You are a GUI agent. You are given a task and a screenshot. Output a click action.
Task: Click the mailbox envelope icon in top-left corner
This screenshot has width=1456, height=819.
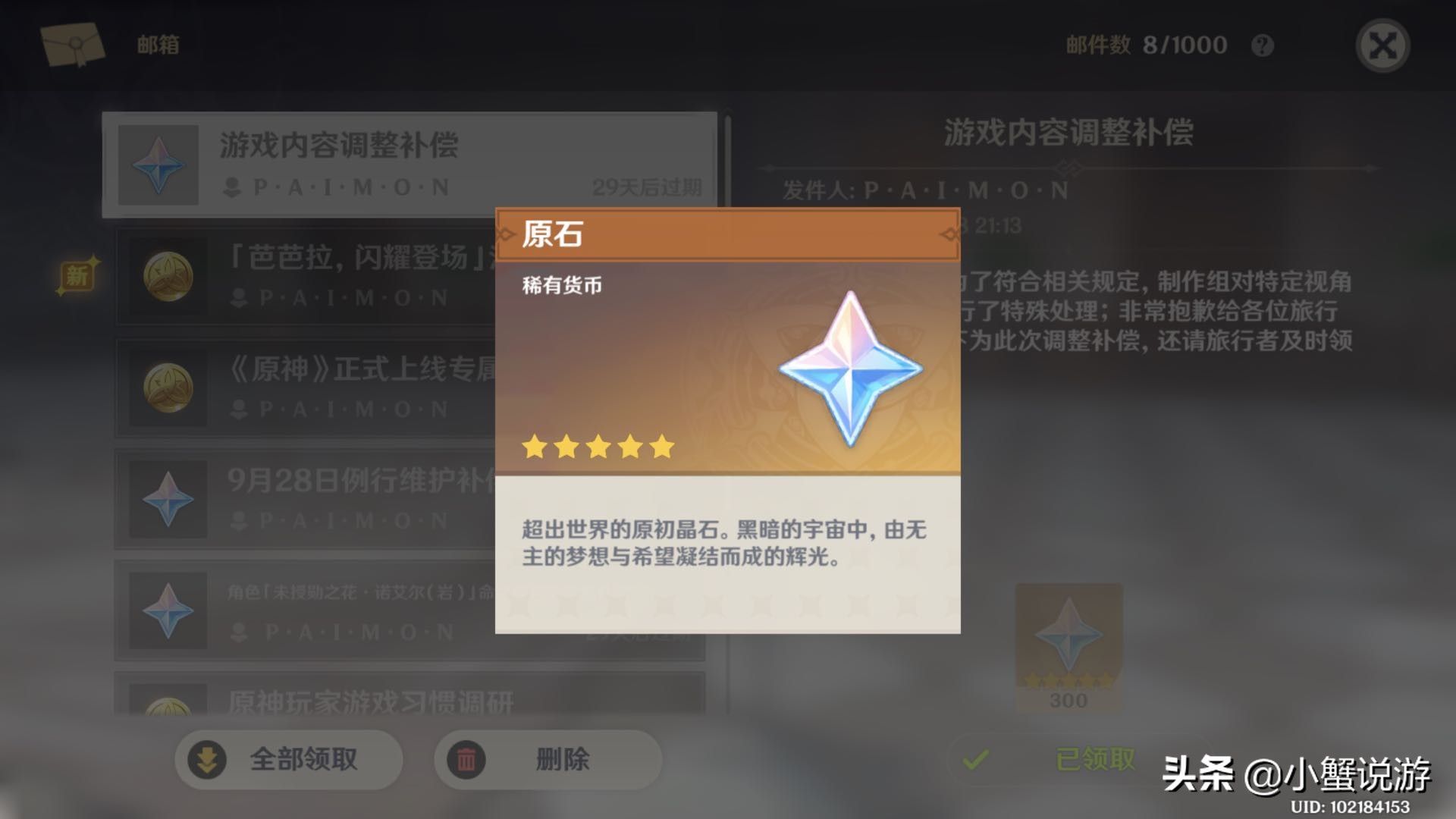(x=74, y=44)
